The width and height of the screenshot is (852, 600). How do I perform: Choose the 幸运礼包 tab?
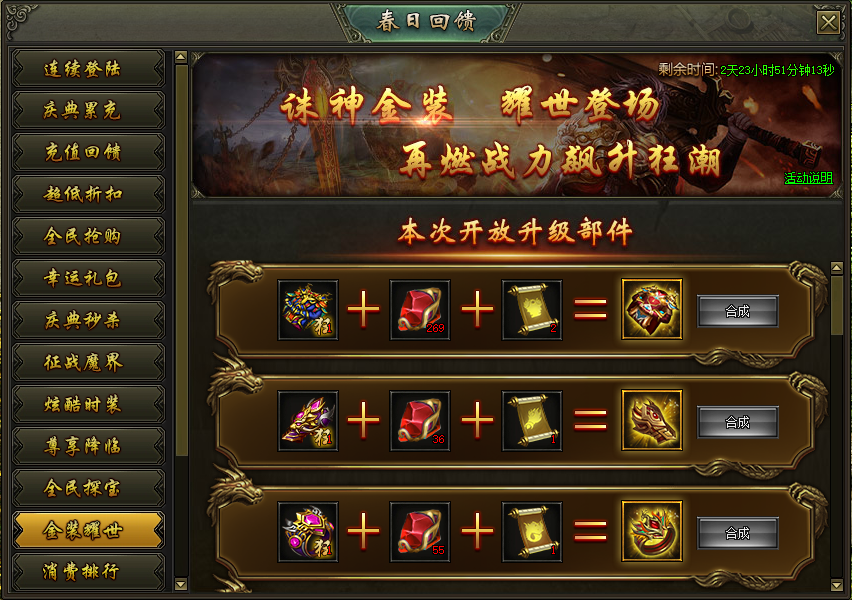point(88,279)
